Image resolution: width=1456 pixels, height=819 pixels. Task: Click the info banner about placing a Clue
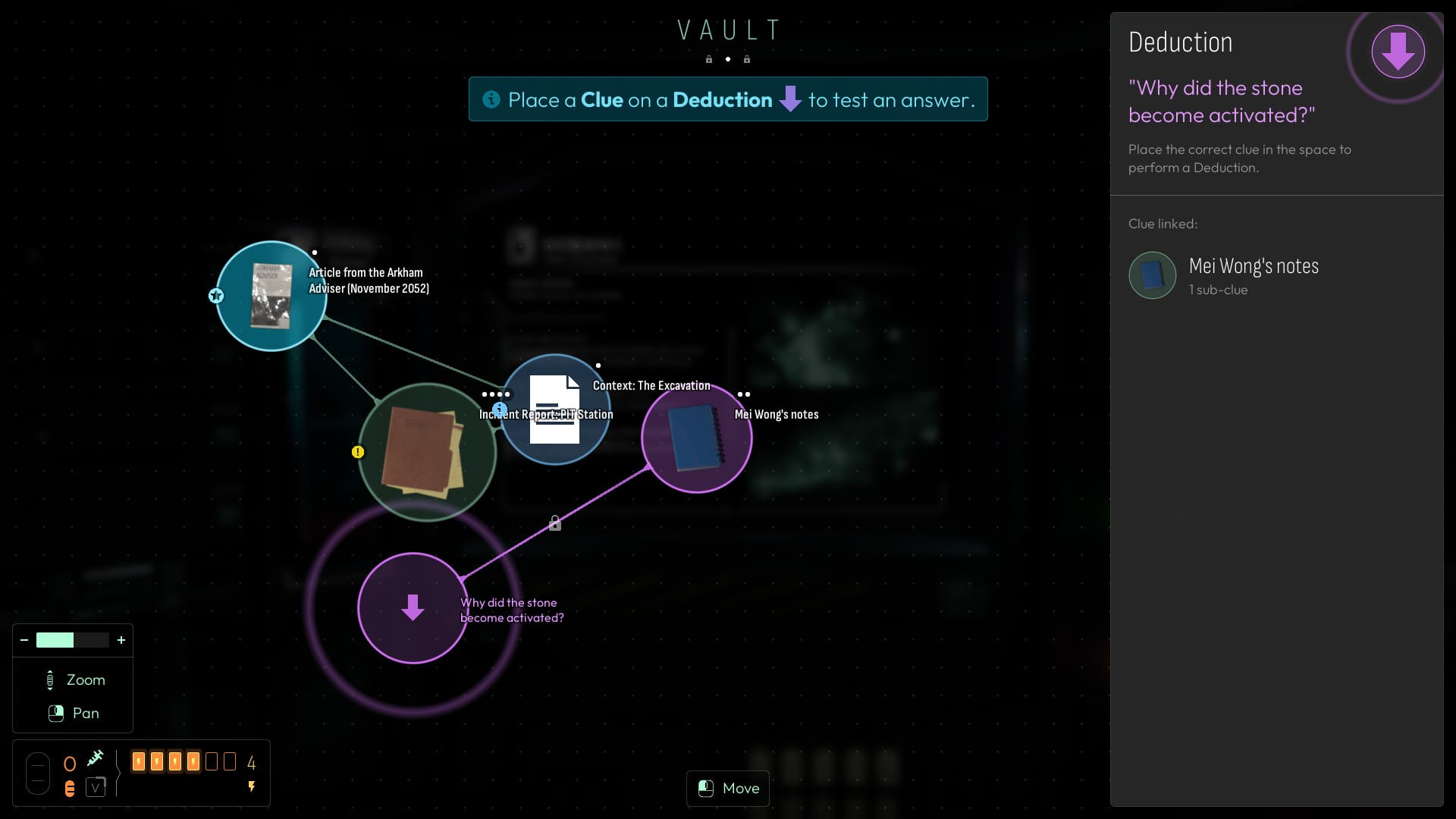click(728, 99)
